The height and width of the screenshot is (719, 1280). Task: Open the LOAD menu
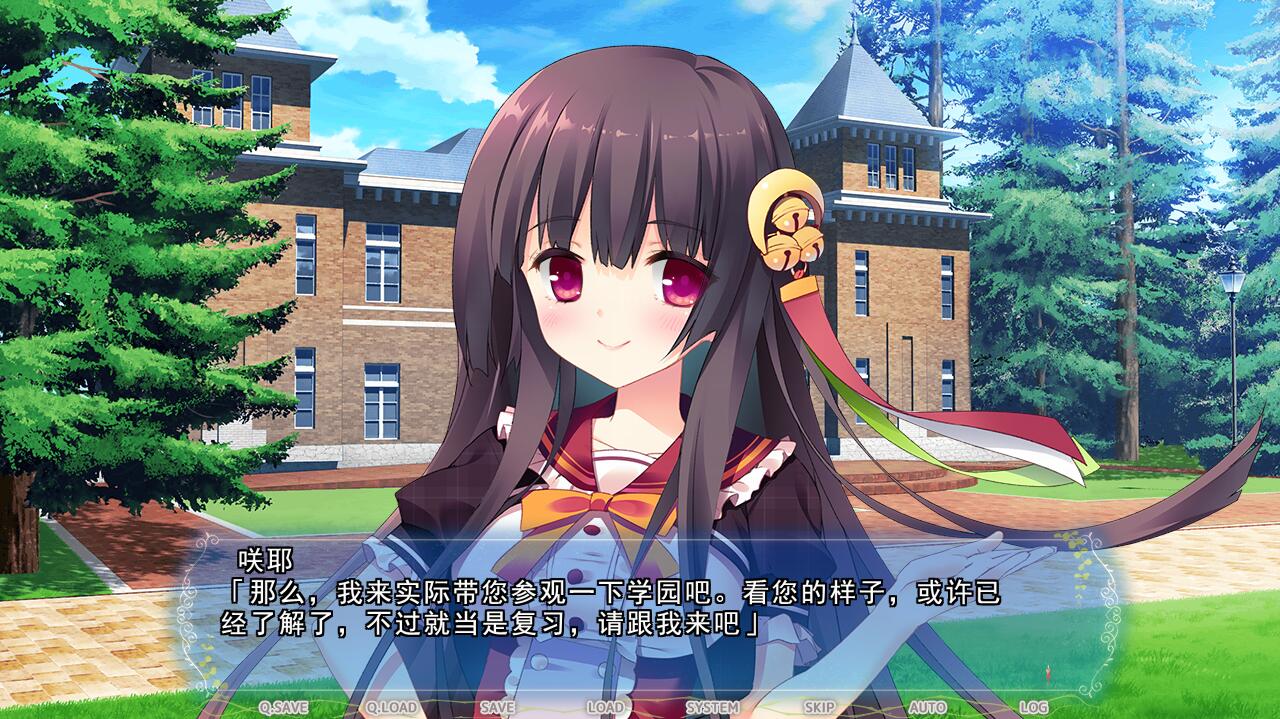click(605, 707)
